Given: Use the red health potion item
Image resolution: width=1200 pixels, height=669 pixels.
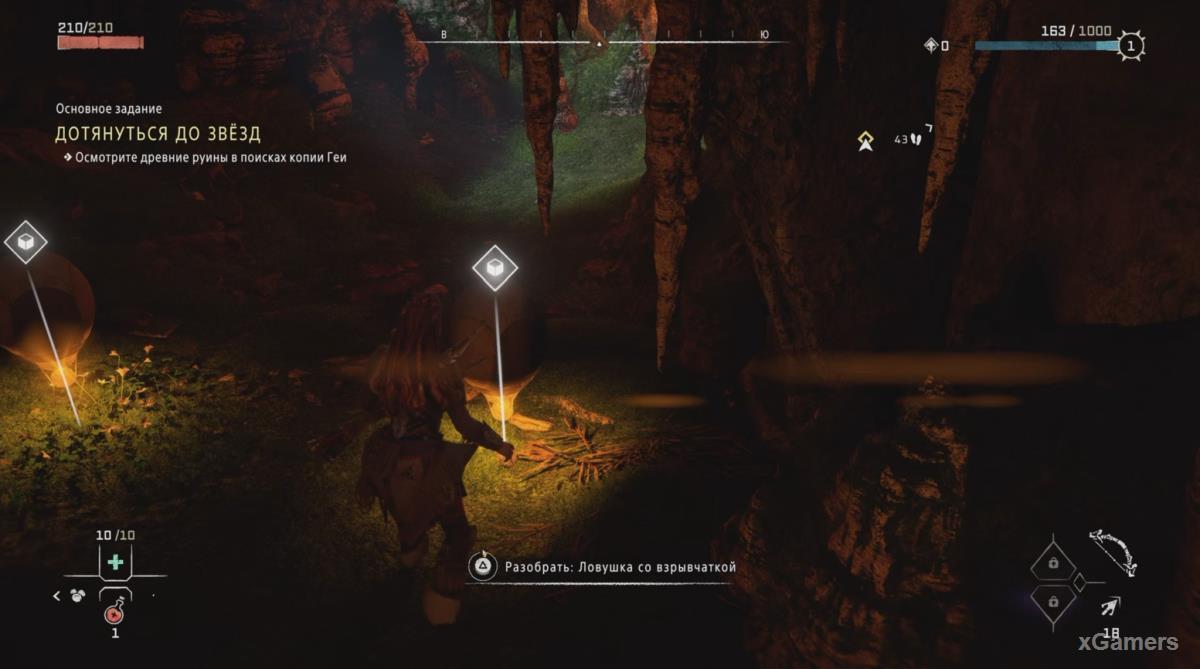Looking at the screenshot, I should [115, 613].
